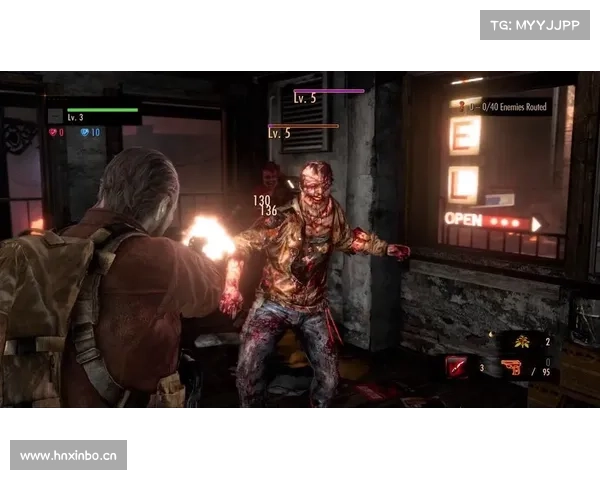Click the red heart status icon
This screenshot has height=480, width=600.
coord(53,132)
